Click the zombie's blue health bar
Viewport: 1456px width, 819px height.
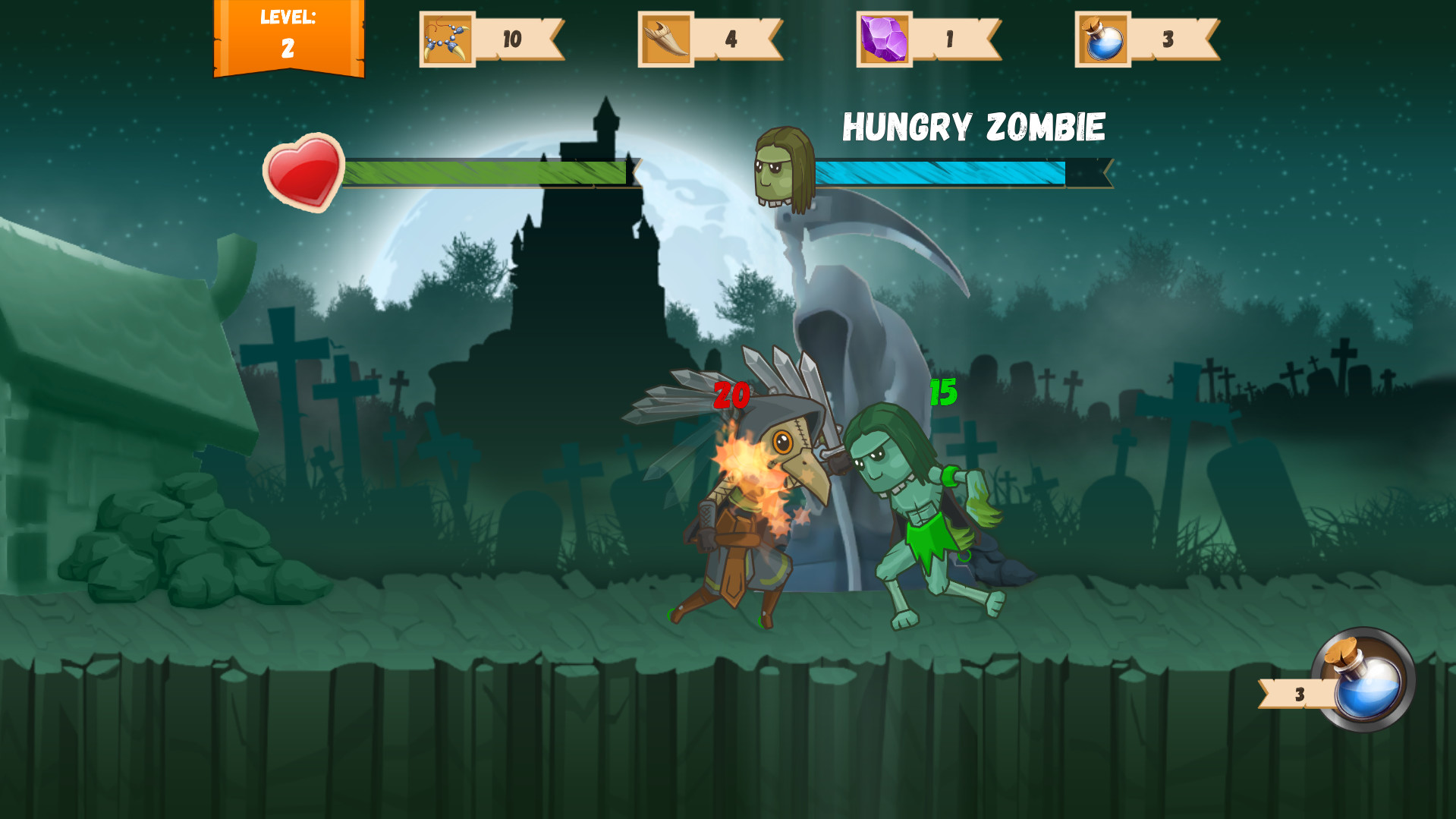941,173
